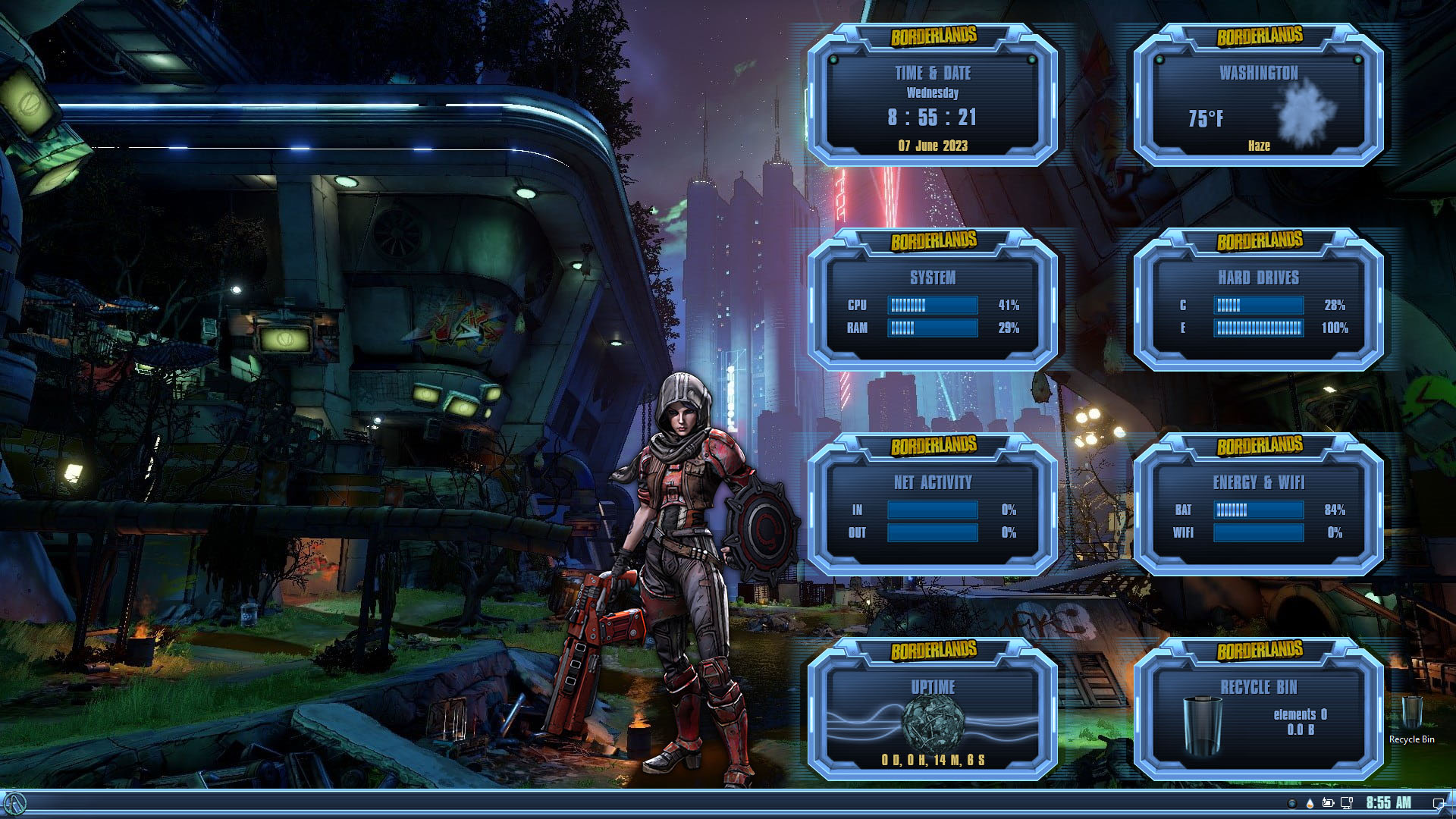The width and height of the screenshot is (1456, 819).
Task: Click the round dark tray icon
Action: [x=1292, y=803]
